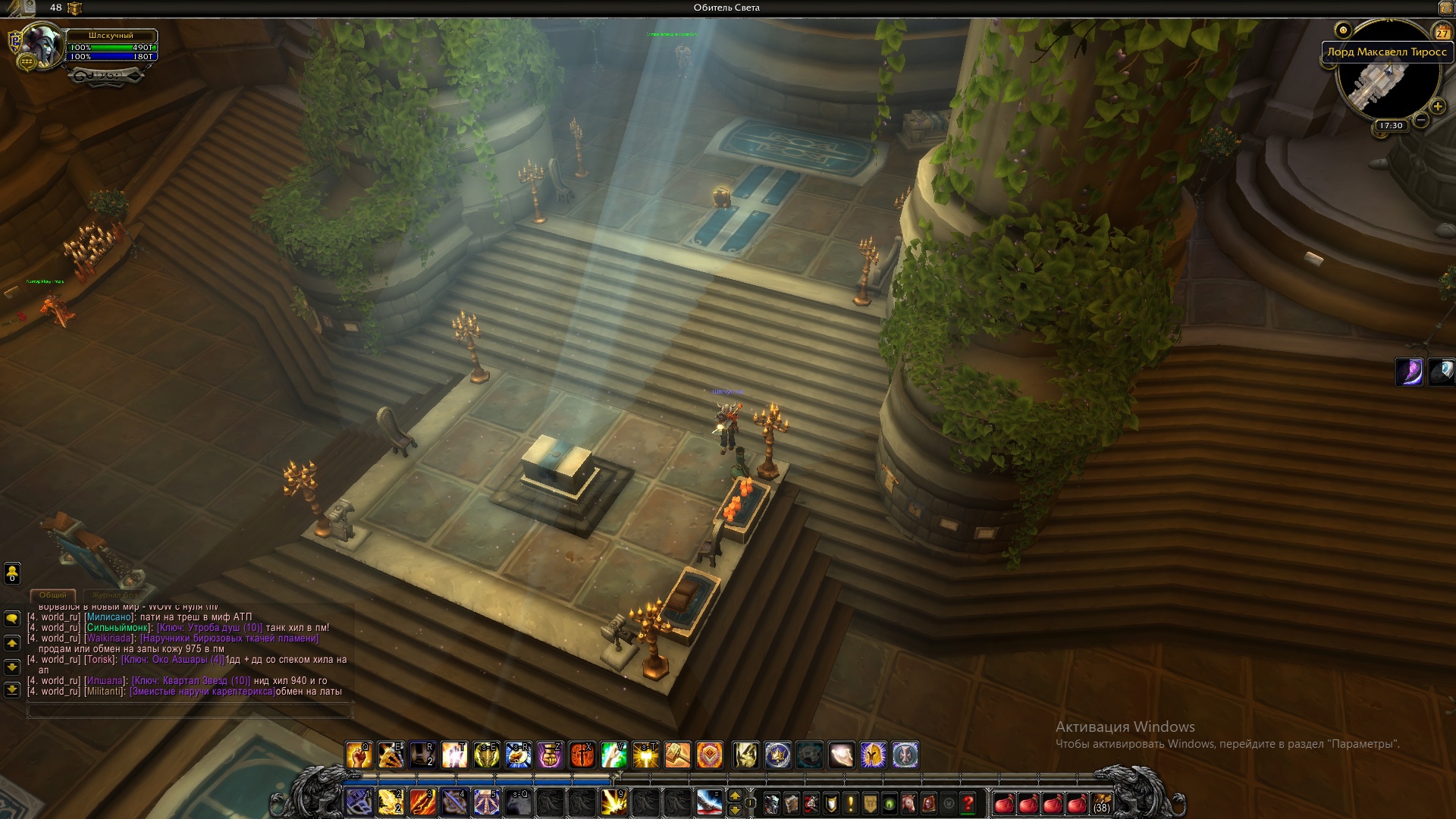Zoom out the minimap with minus button

pos(1421,121)
